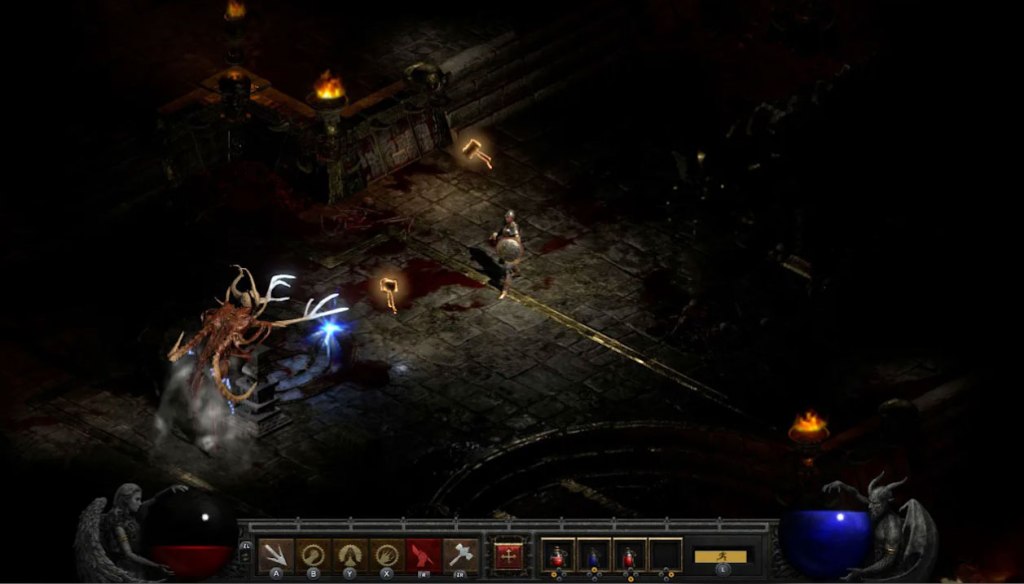
Task: Toggle the yellow running figure button
Action: pyautogui.click(x=721, y=556)
